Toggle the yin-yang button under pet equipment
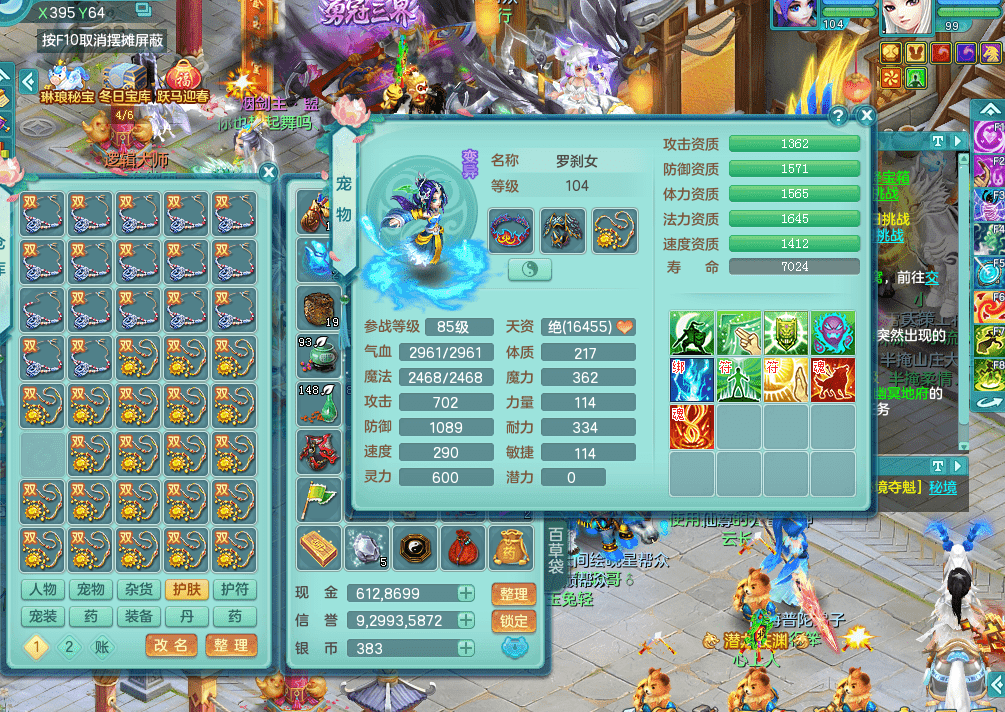 tap(531, 269)
